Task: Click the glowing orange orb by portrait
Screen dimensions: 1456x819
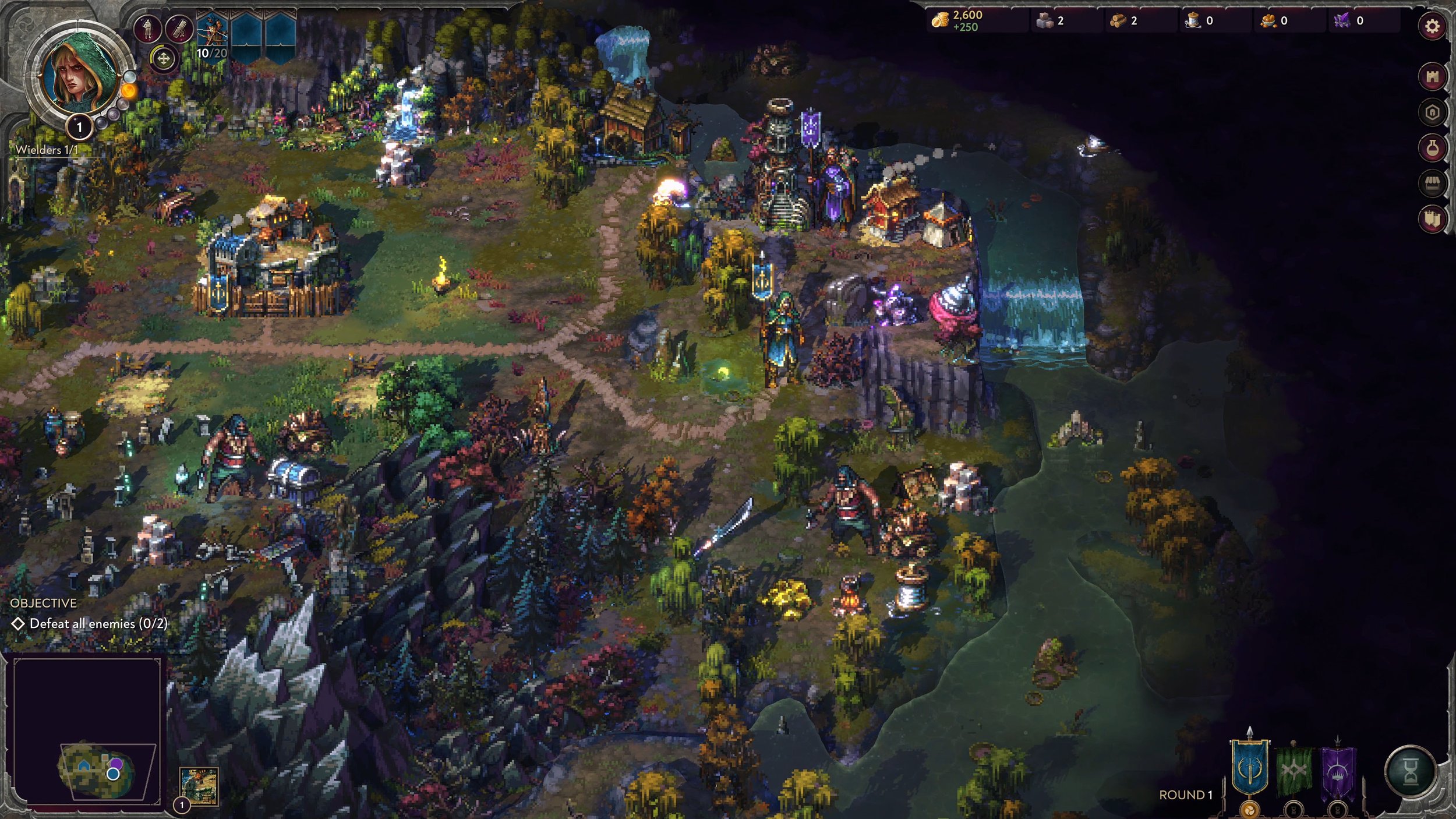Action: [129, 91]
